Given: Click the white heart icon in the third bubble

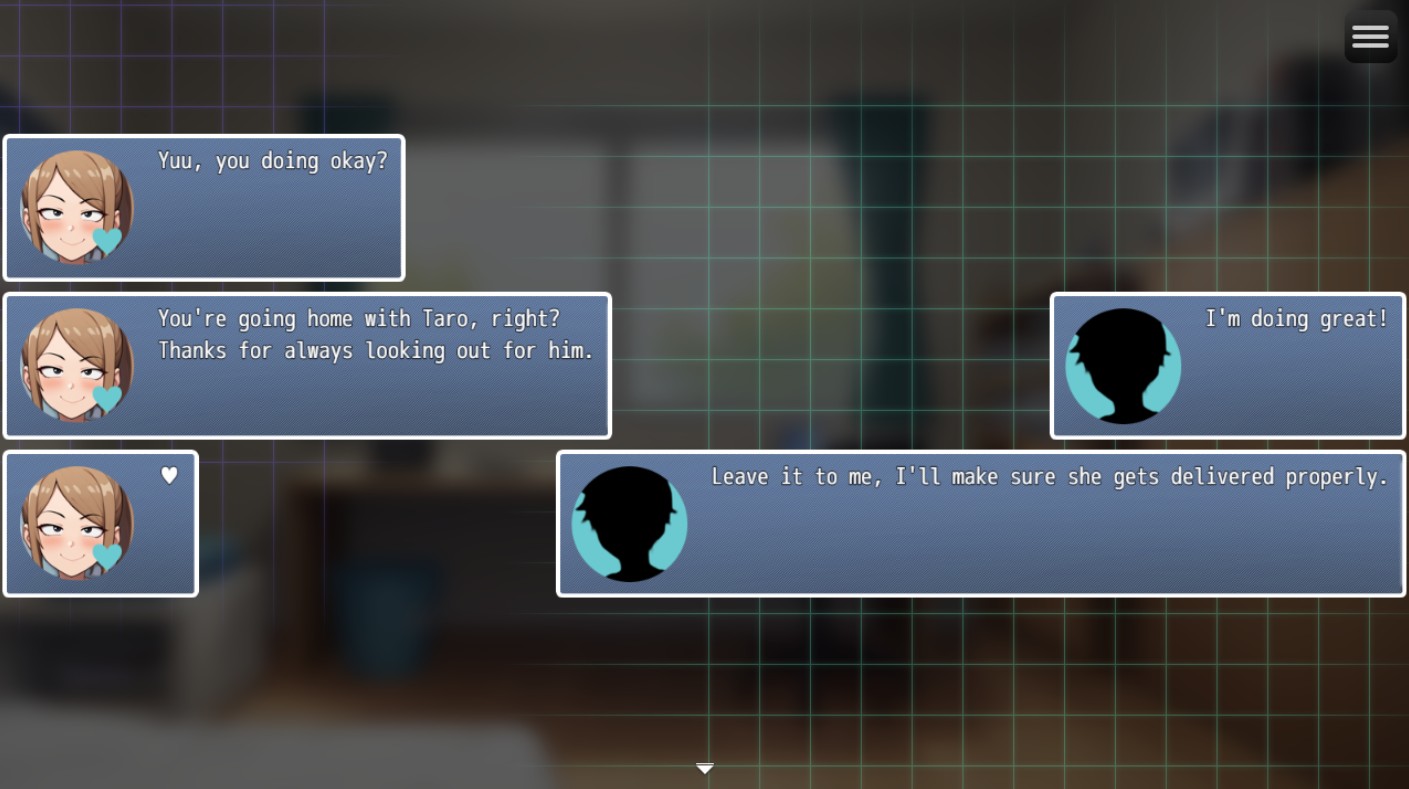Looking at the screenshot, I should coord(168,477).
